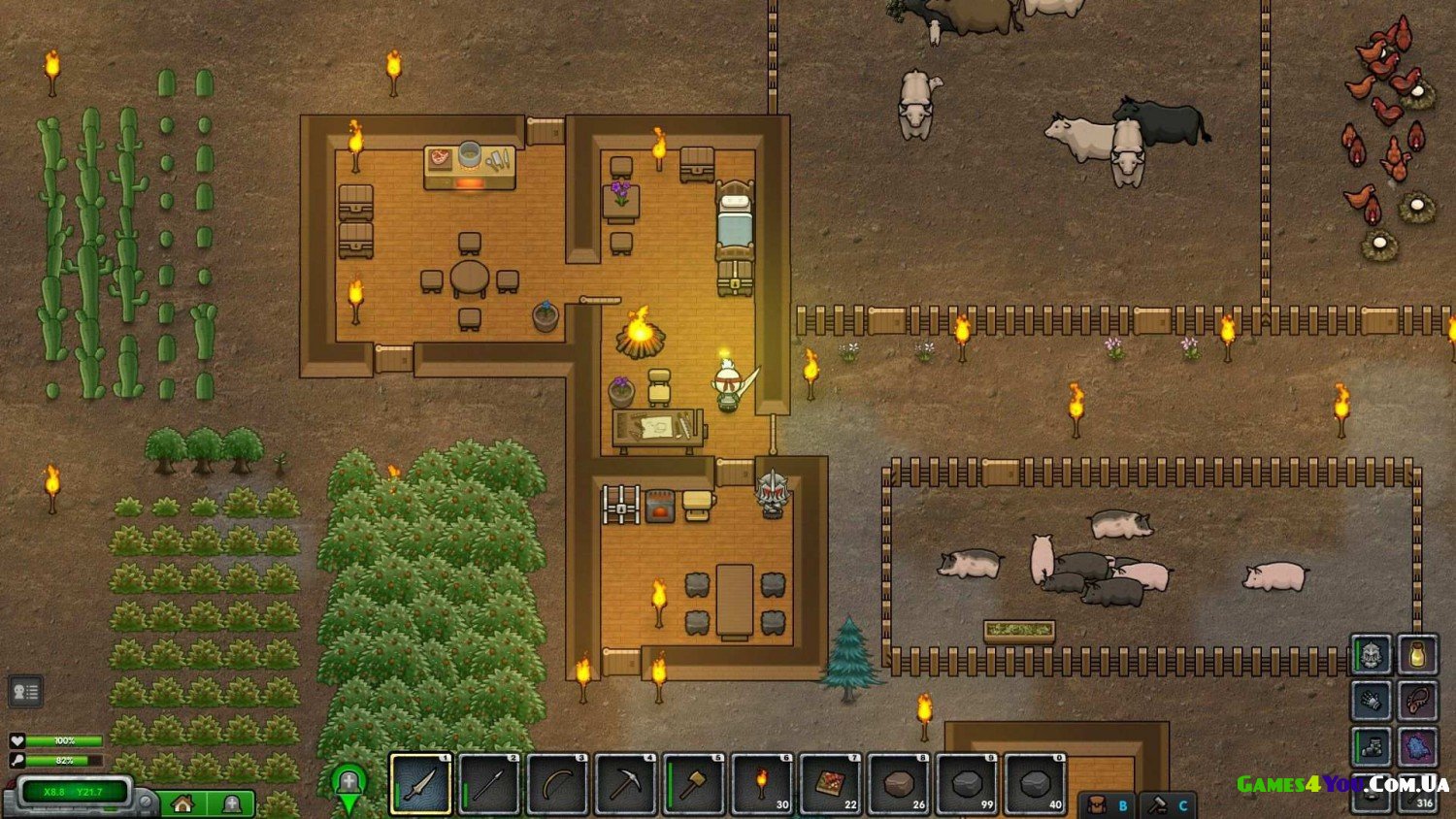Choose the pickaxe hotbar slot
1456x819 pixels.
[625, 783]
